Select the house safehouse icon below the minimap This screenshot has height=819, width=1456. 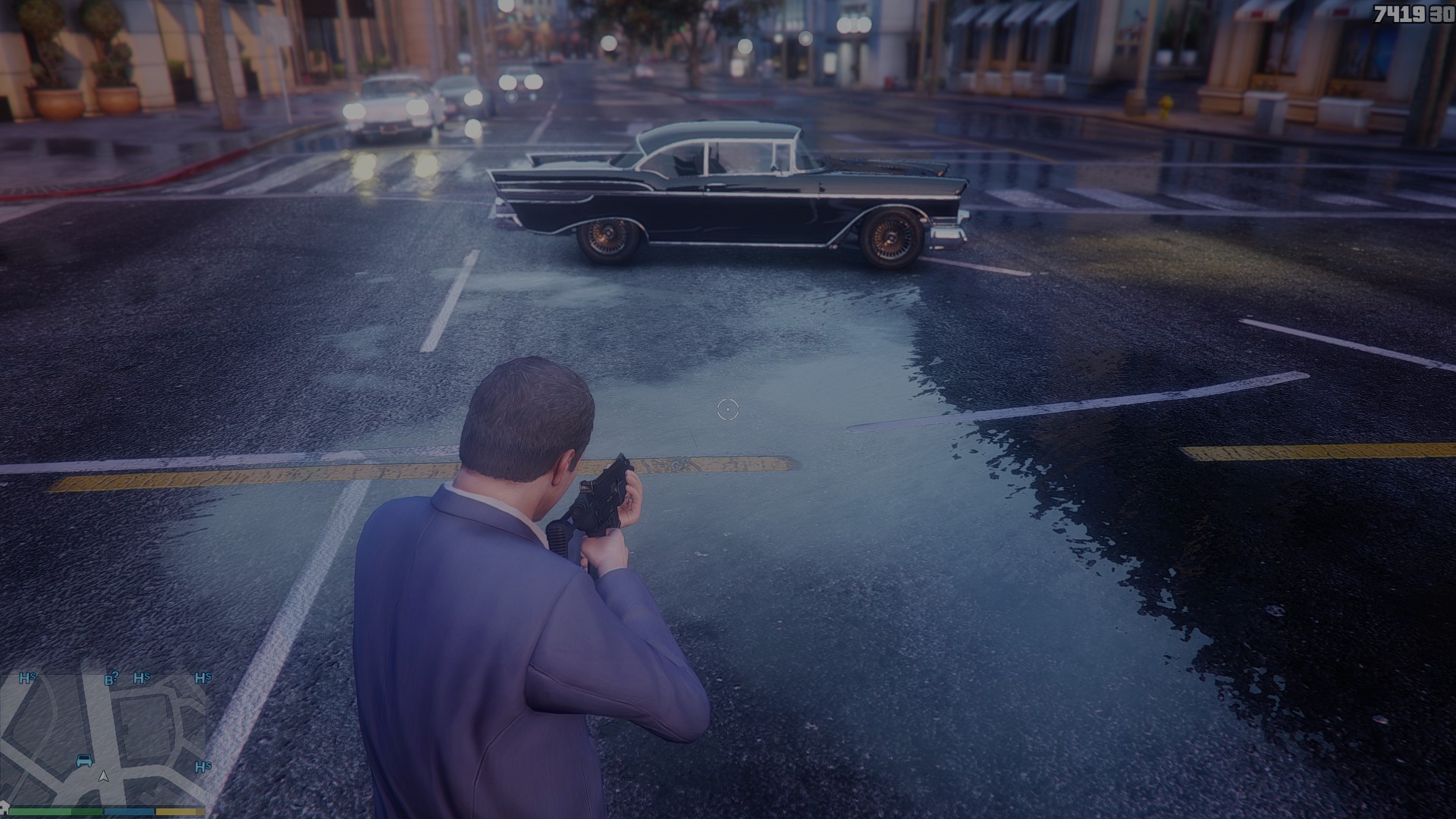[x=5, y=808]
